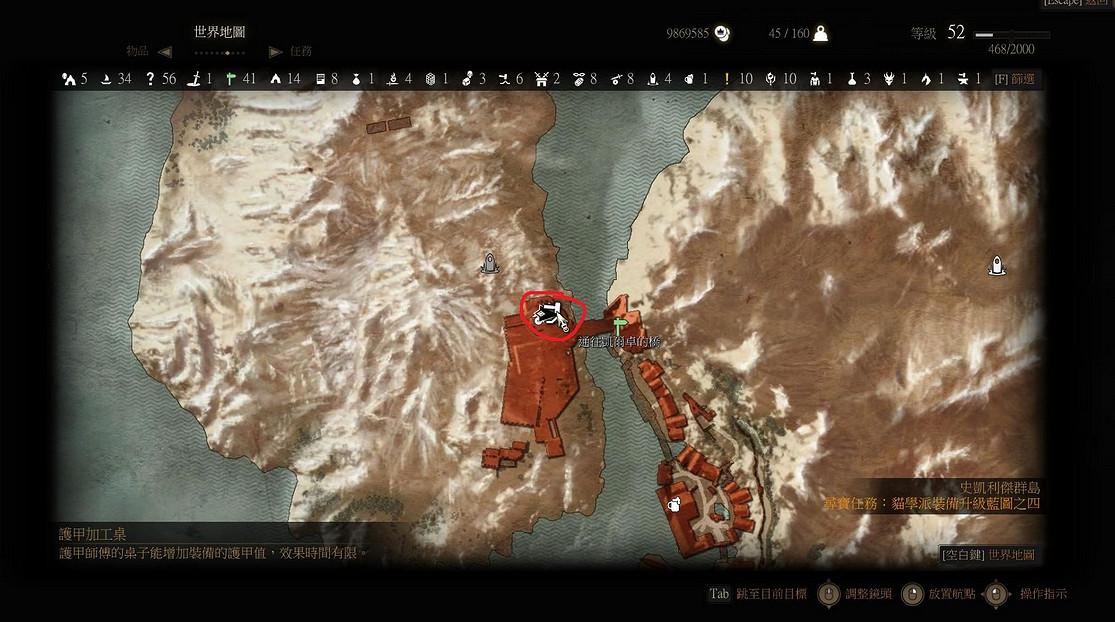Viewport: 1115px width, 622px height.
Task: Toggle the alchemy flask filter icon
Action: click(x=852, y=78)
